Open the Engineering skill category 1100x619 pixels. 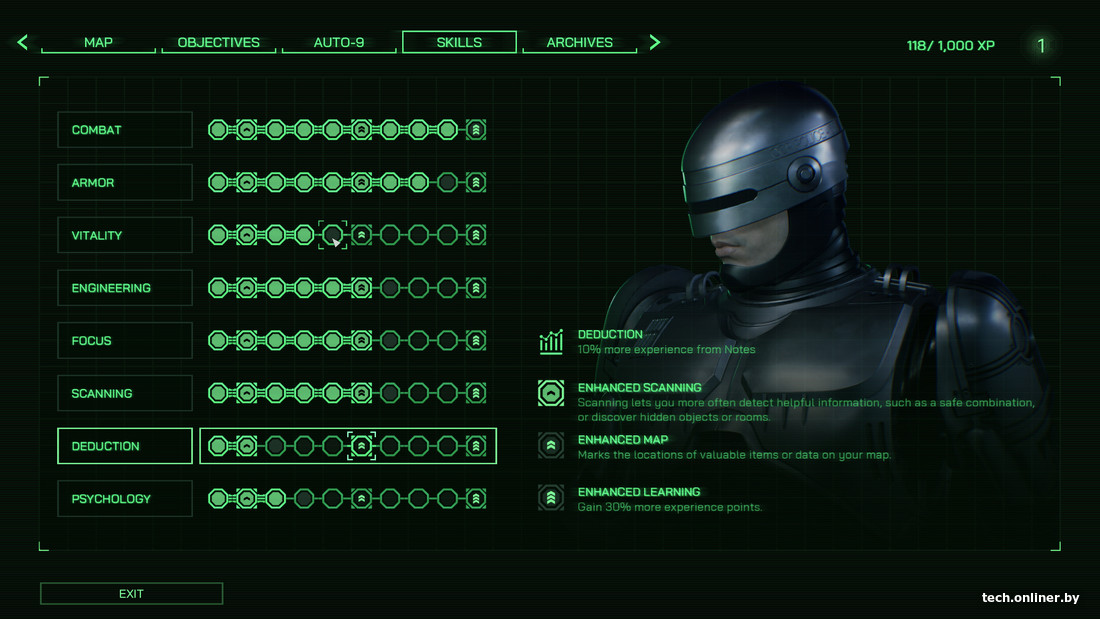pyautogui.click(x=125, y=288)
